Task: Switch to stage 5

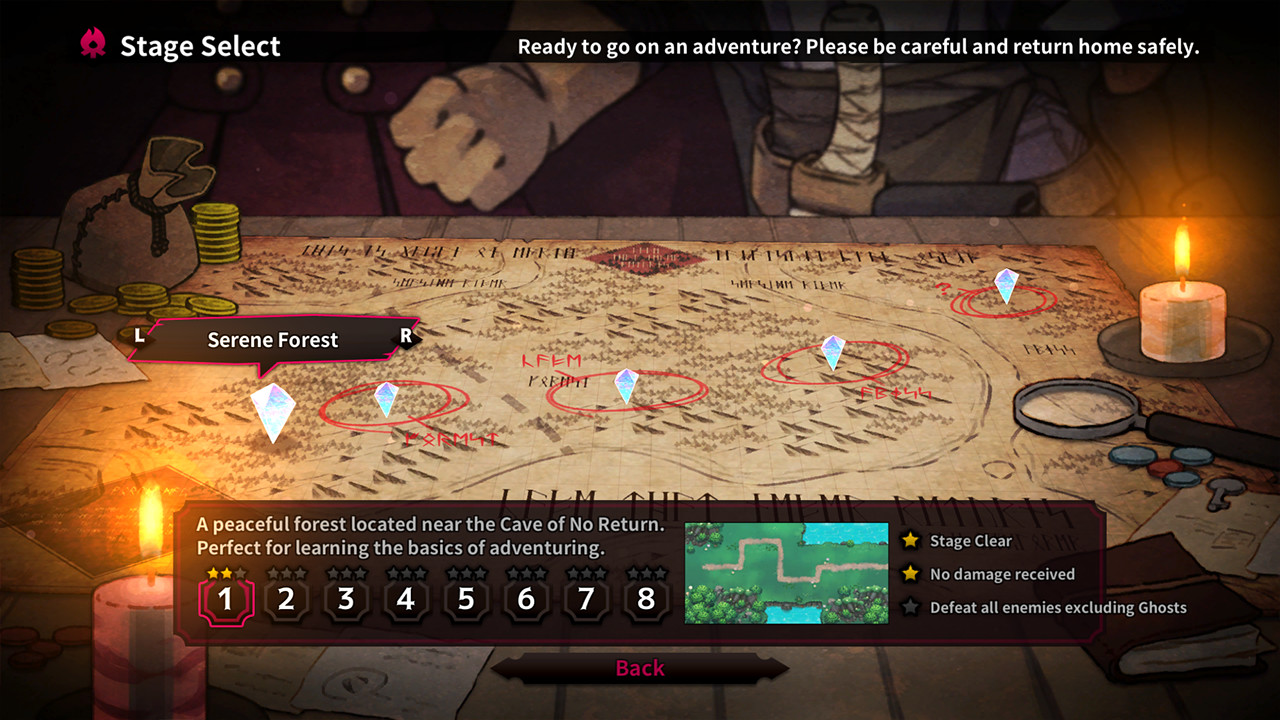Action: pyautogui.click(x=465, y=598)
